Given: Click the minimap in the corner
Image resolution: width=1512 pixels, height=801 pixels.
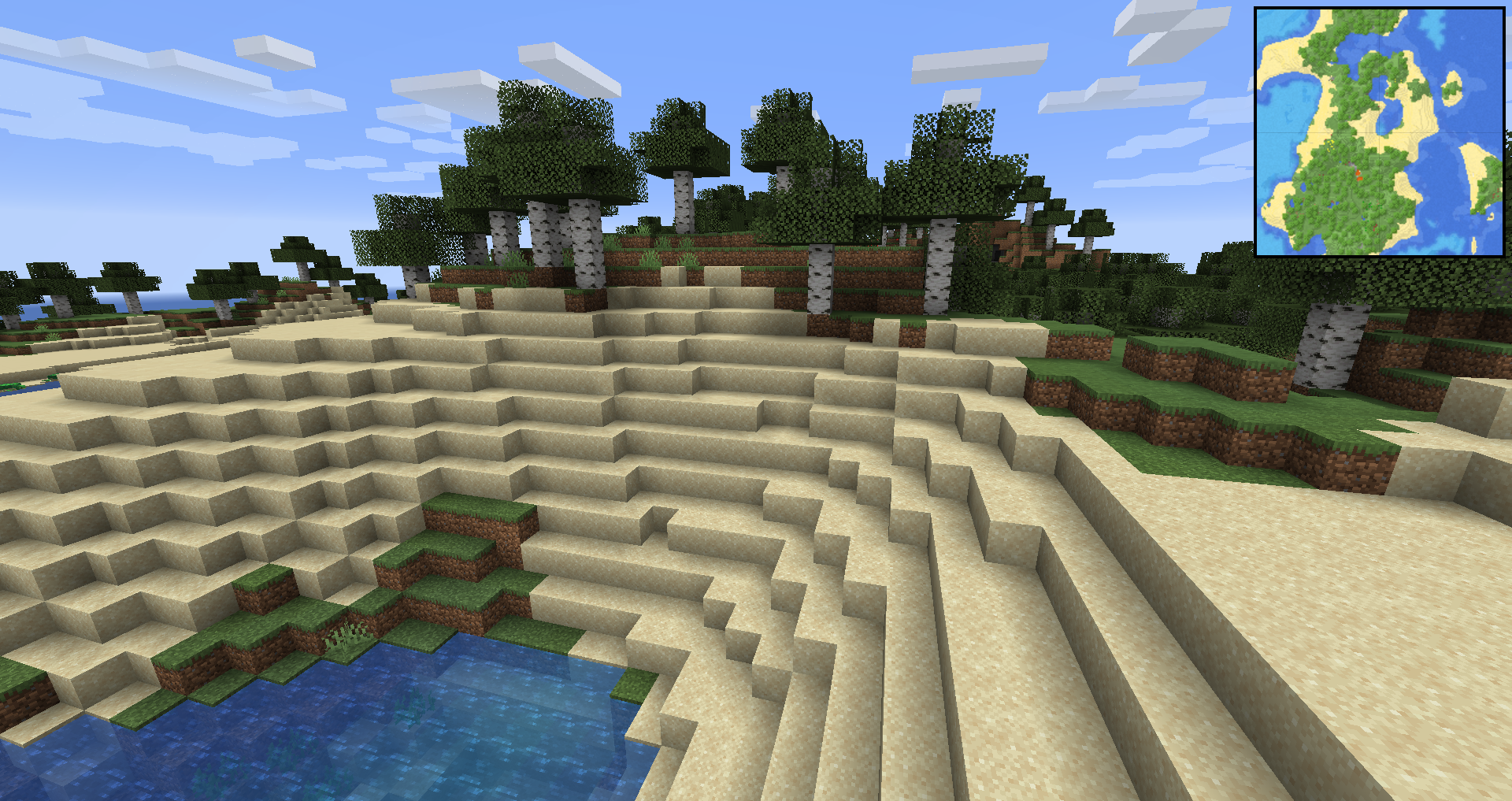Looking at the screenshot, I should pyautogui.click(x=1379, y=132).
